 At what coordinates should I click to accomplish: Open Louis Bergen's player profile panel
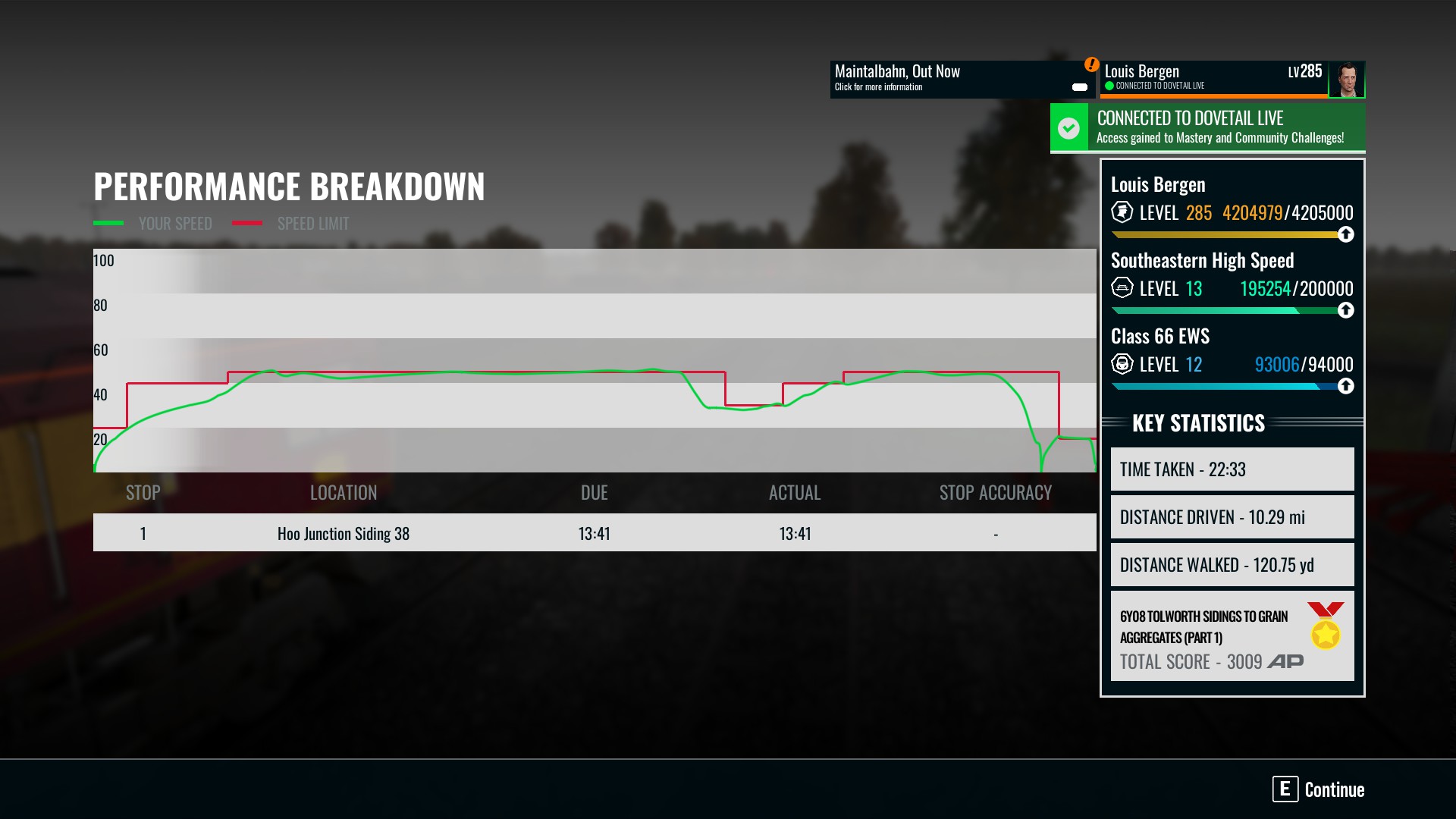click(1213, 79)
